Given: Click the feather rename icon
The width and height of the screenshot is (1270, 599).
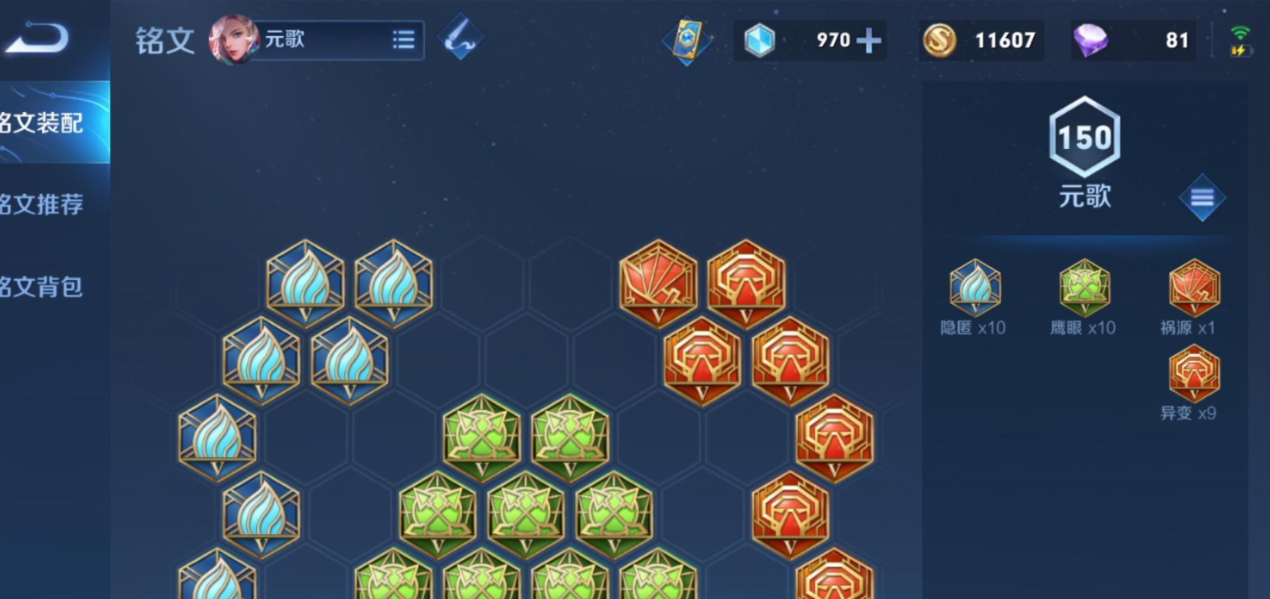Looking at the screenshot, I should [x=460, y=38].
